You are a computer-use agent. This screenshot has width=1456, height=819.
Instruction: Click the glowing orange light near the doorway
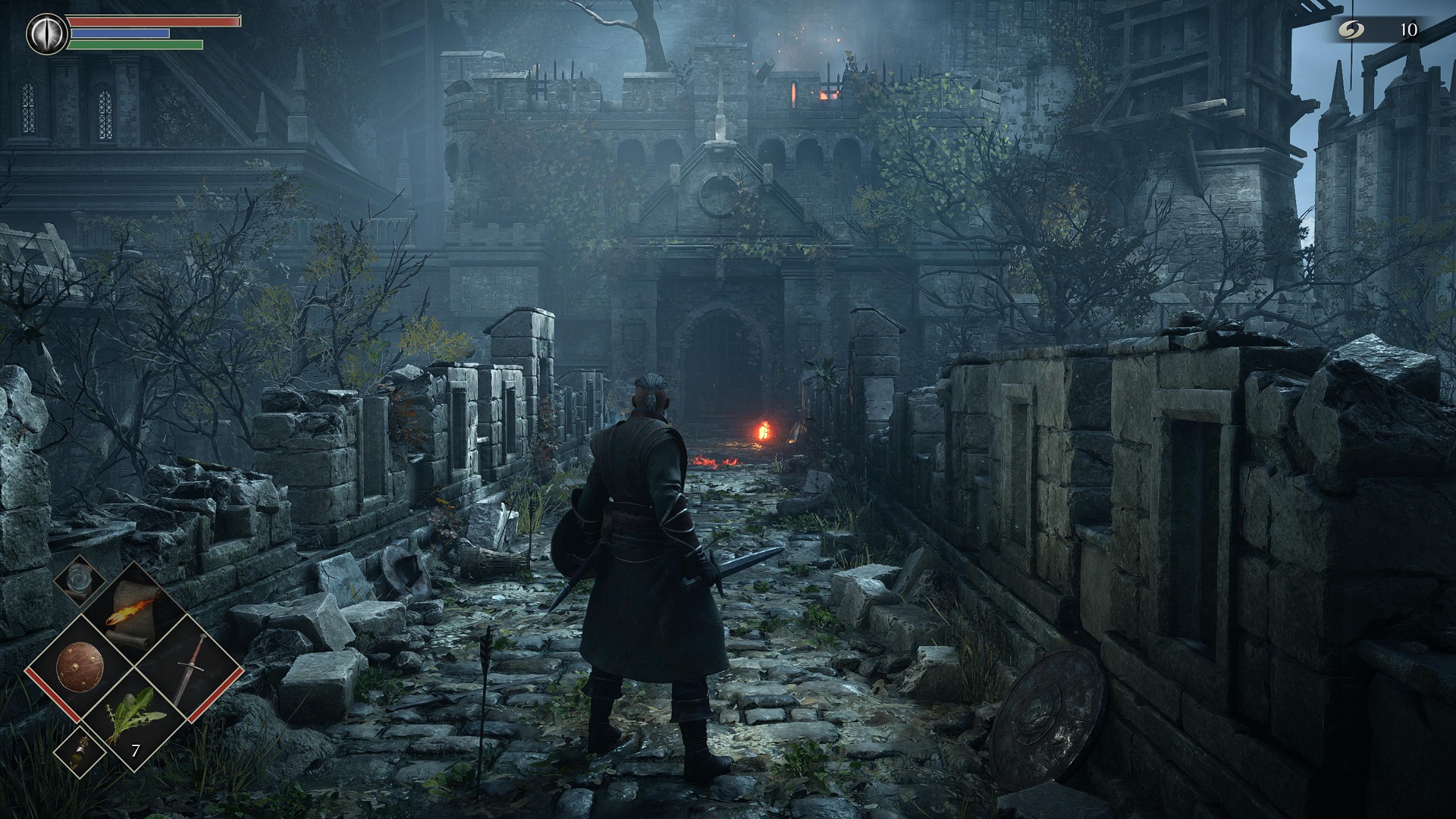click(x=764, y=430)
